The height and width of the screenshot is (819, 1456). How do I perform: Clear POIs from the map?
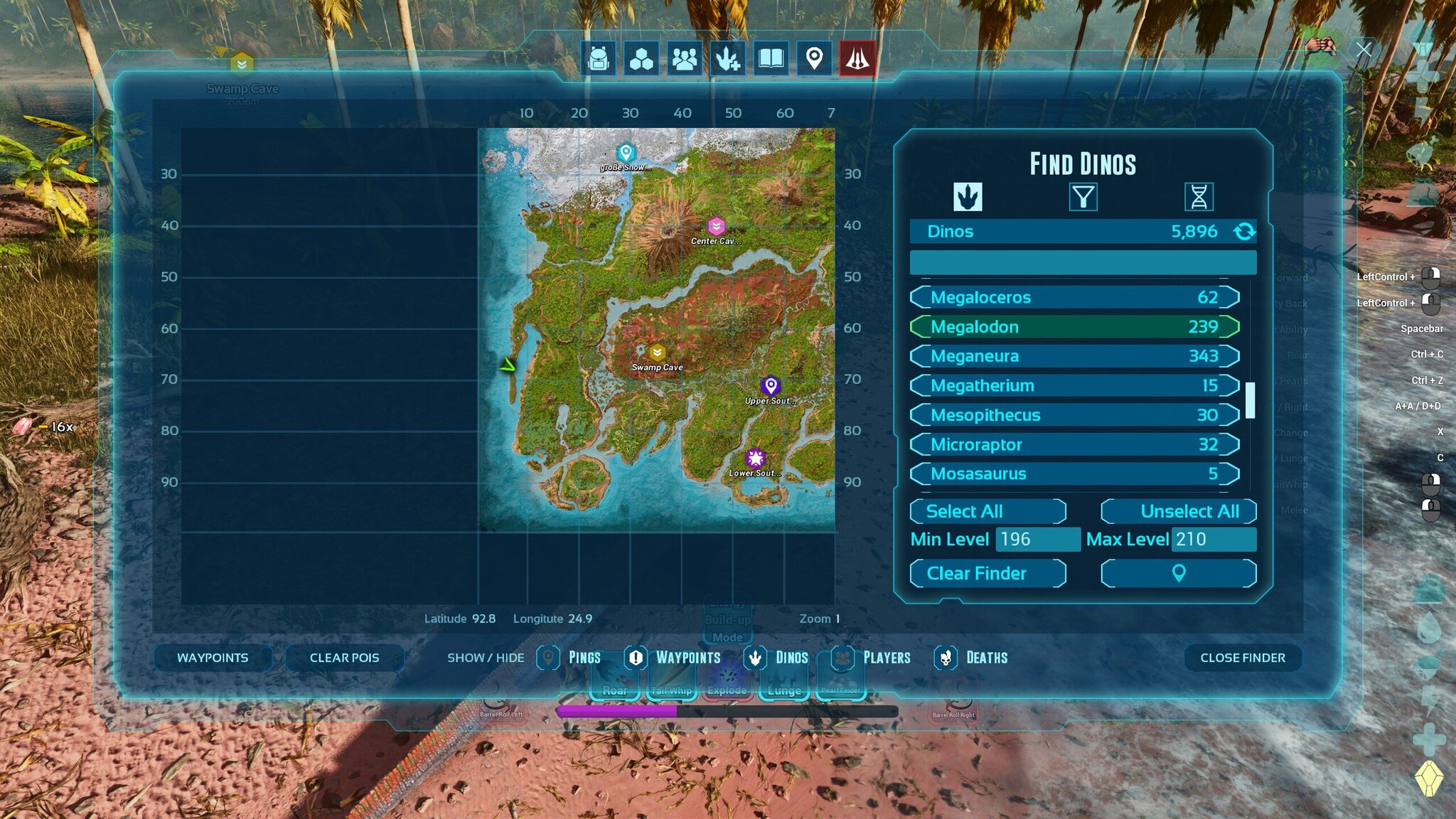click(x=344, y=658)
